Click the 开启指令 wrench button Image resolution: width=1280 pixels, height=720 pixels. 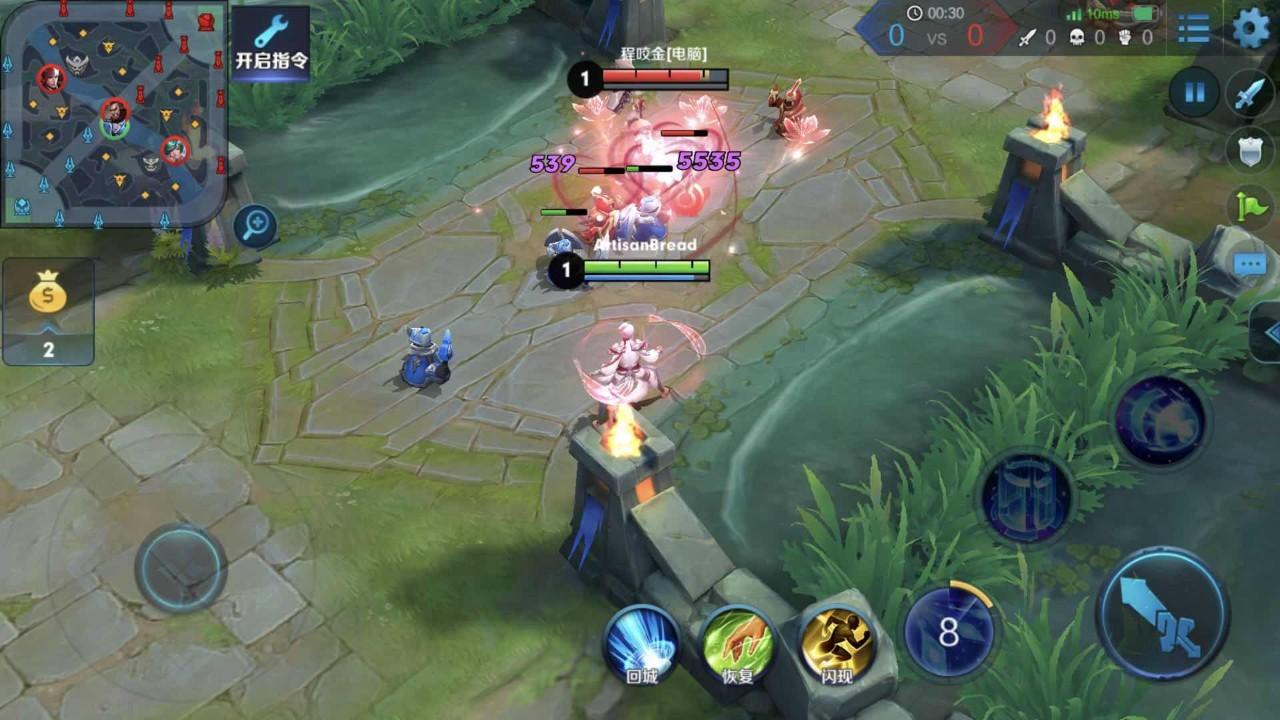(x=271, y=45)
